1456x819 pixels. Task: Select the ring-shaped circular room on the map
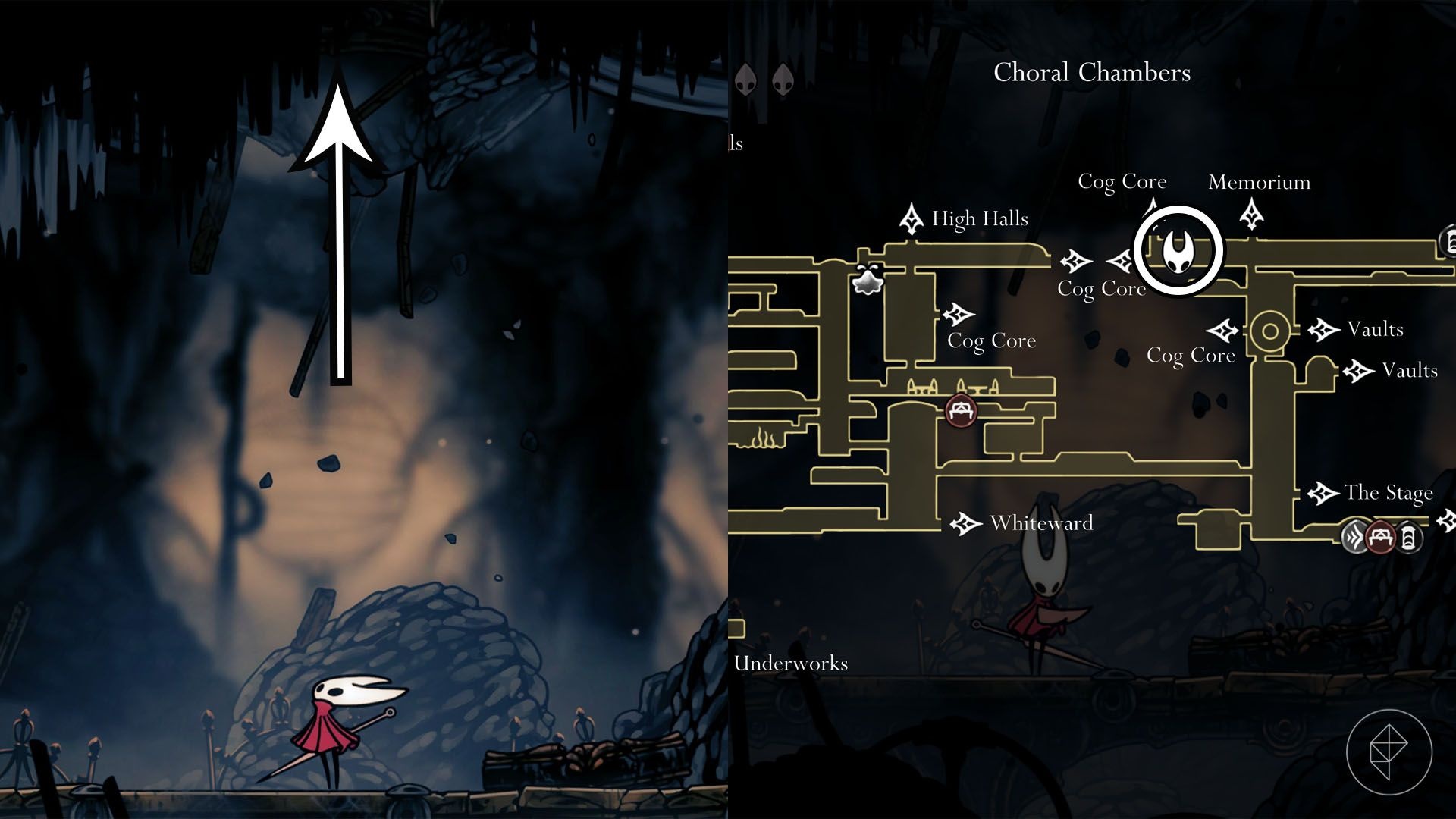pyautogui.click(x=1269, y=331)
